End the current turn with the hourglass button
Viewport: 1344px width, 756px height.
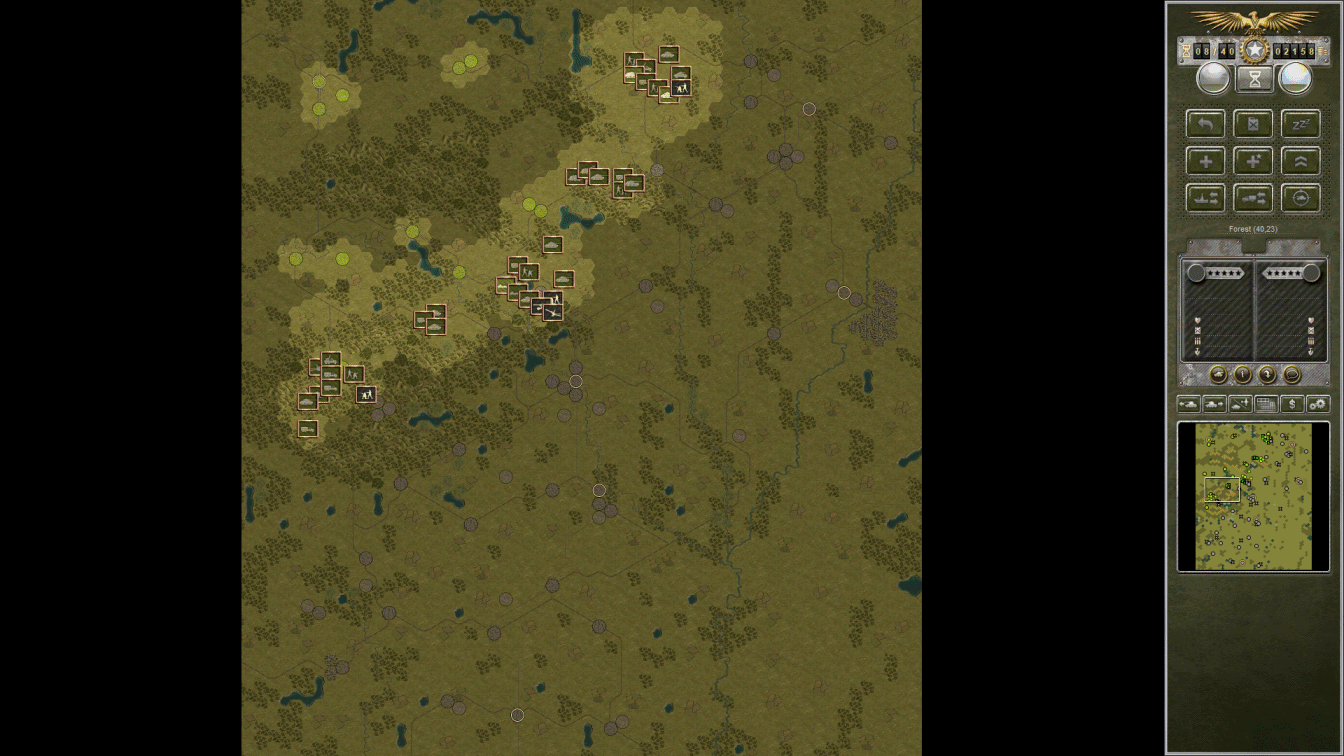[x=1253, y=78]
